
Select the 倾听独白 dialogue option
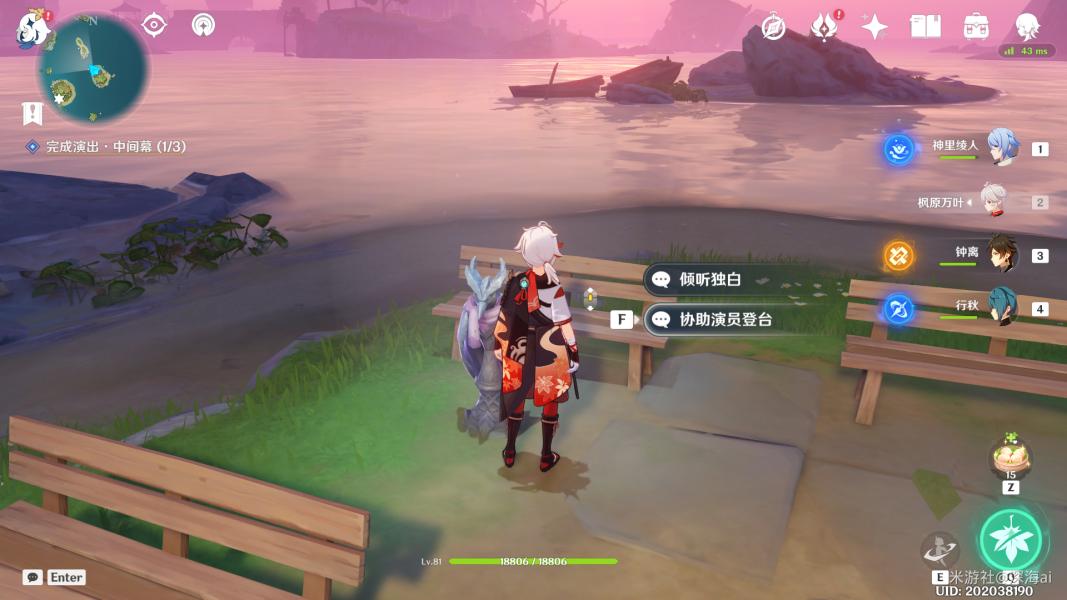tap(710, 280)
